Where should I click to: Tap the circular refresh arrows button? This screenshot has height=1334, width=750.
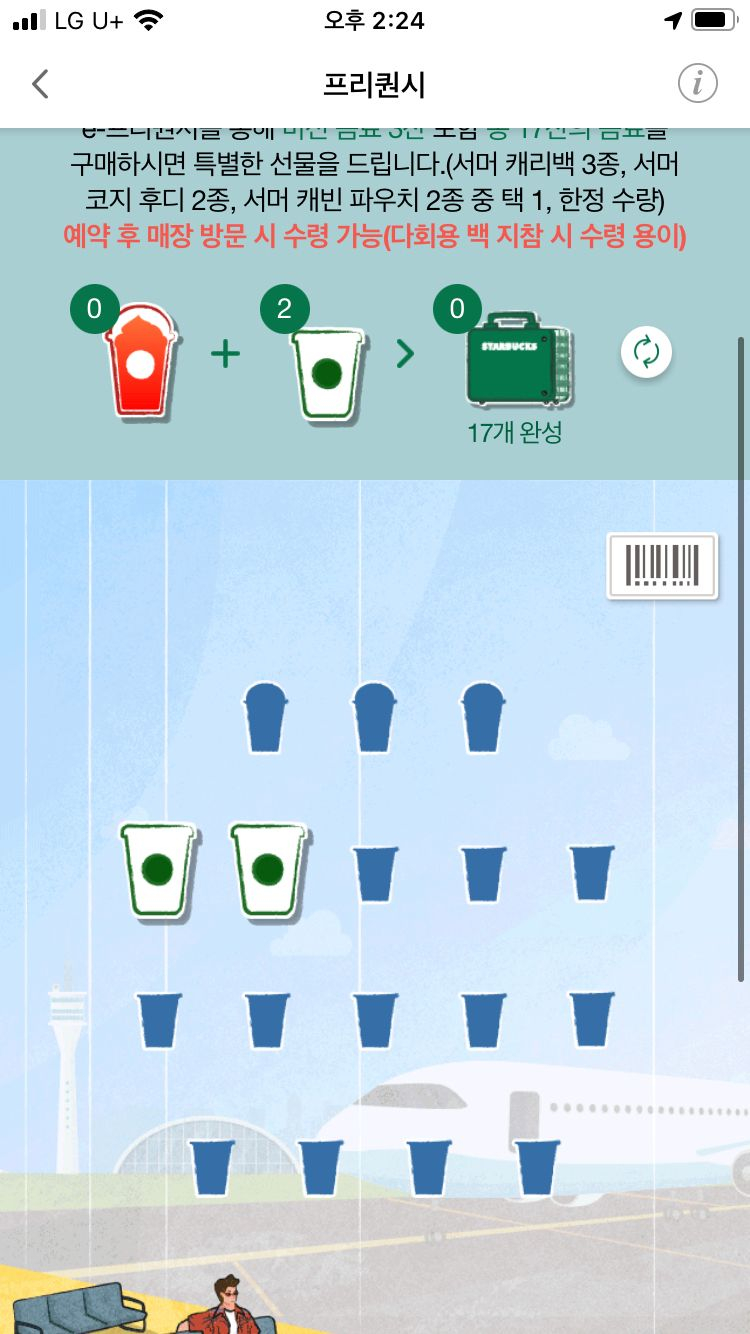(646, 352)
